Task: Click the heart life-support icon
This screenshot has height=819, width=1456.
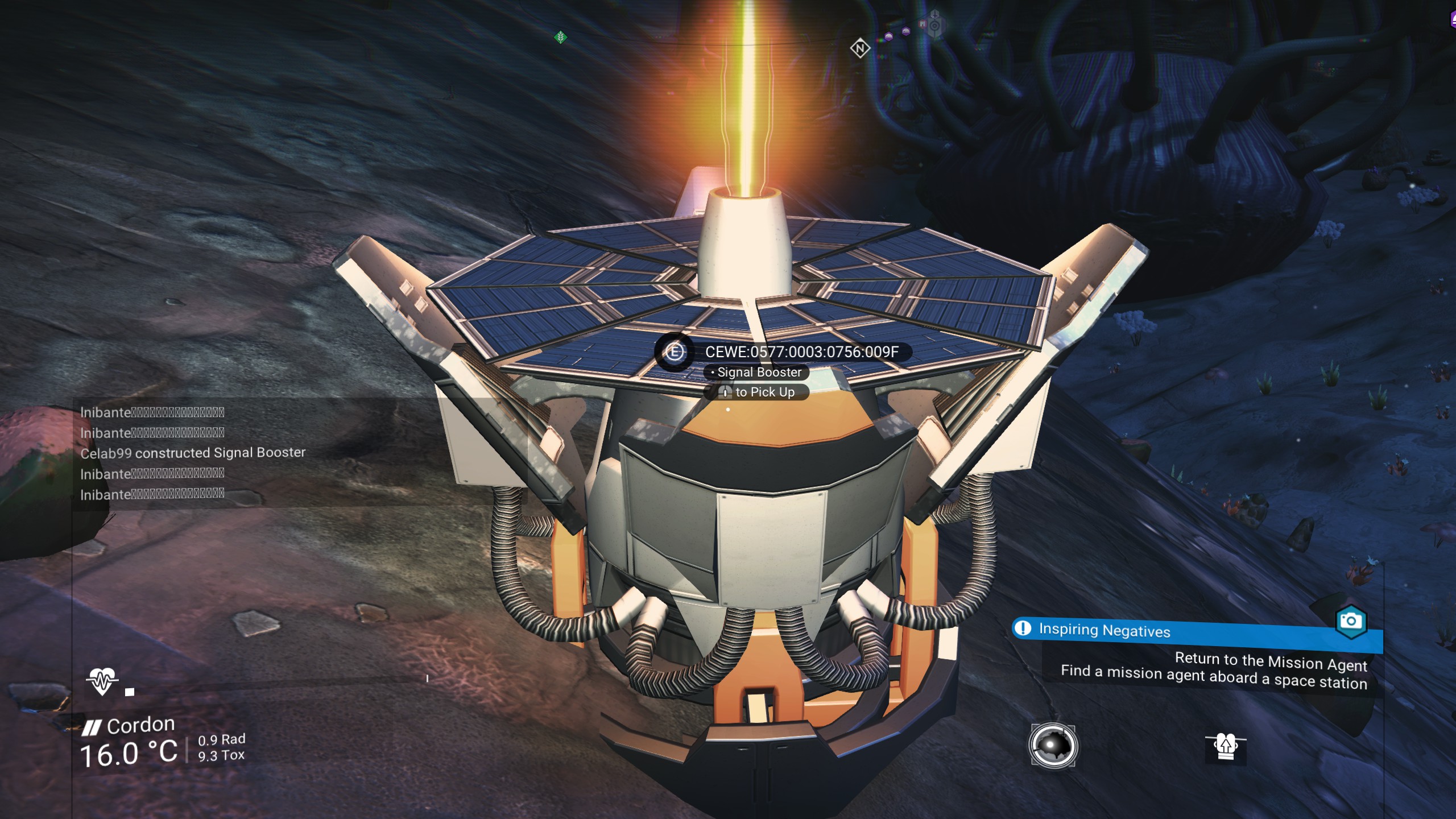Action: (x=102, y=680)
